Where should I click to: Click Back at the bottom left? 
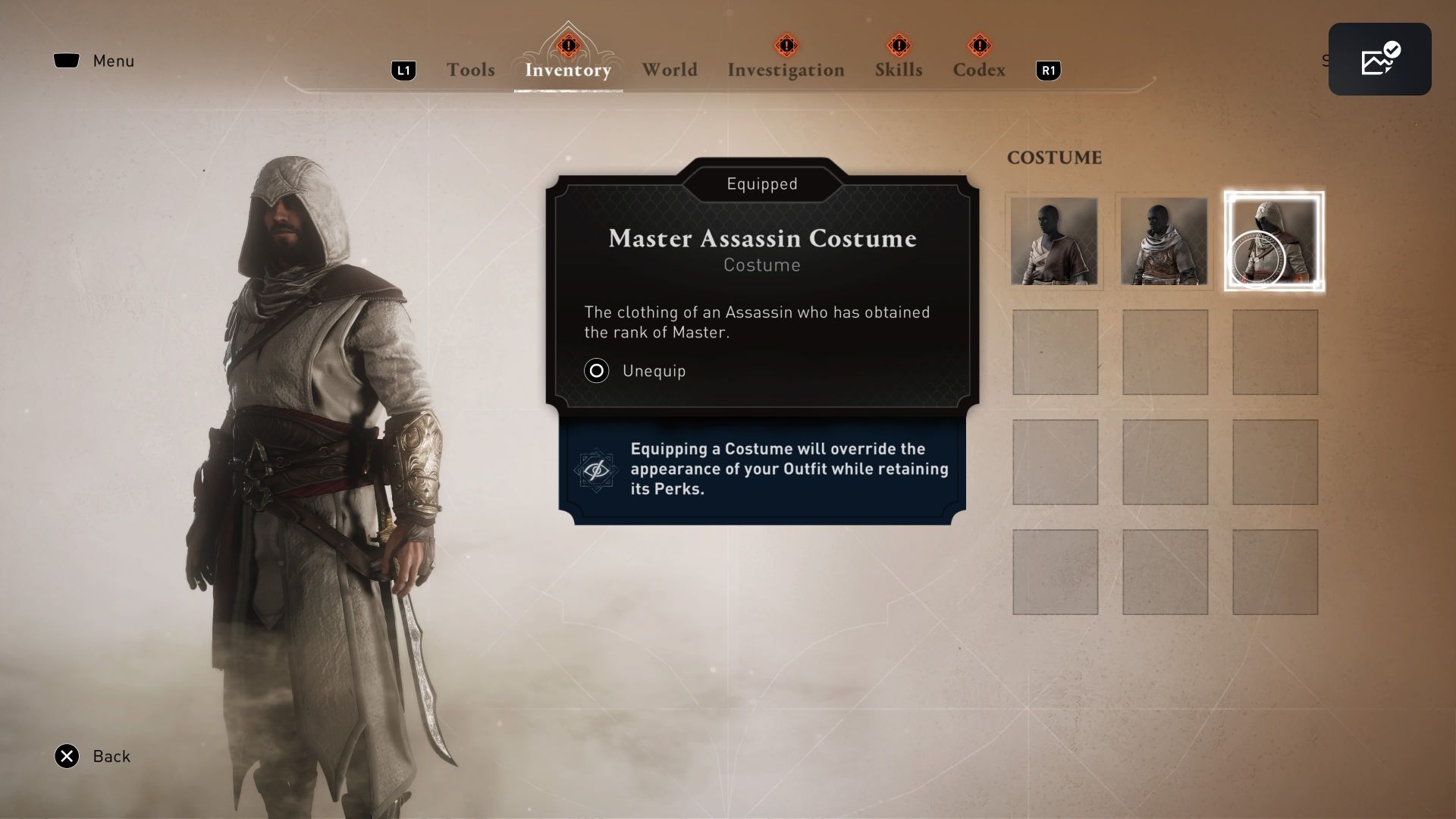pos(111,756)
